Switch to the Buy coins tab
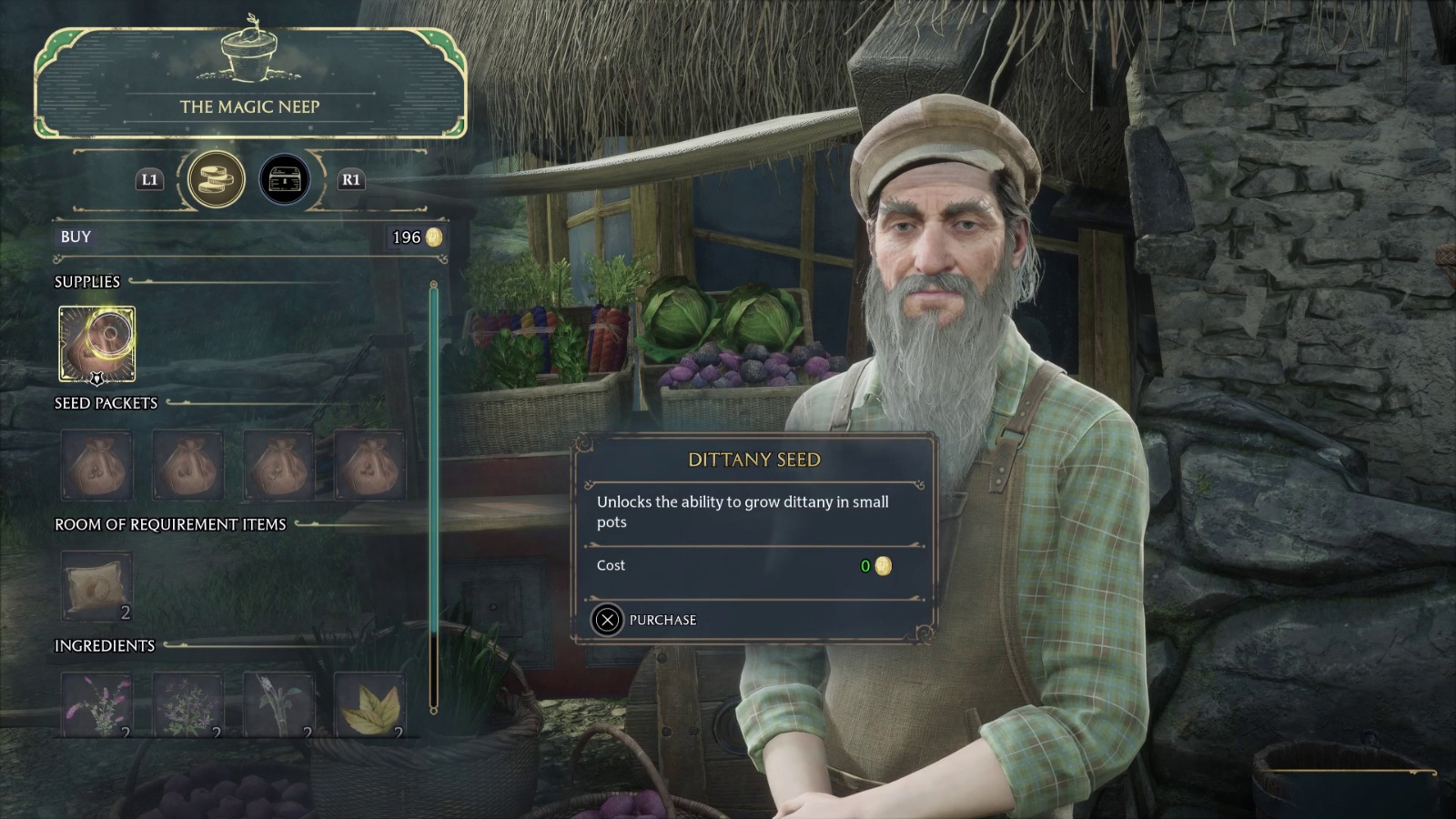1456x819 pixels. 216,179
